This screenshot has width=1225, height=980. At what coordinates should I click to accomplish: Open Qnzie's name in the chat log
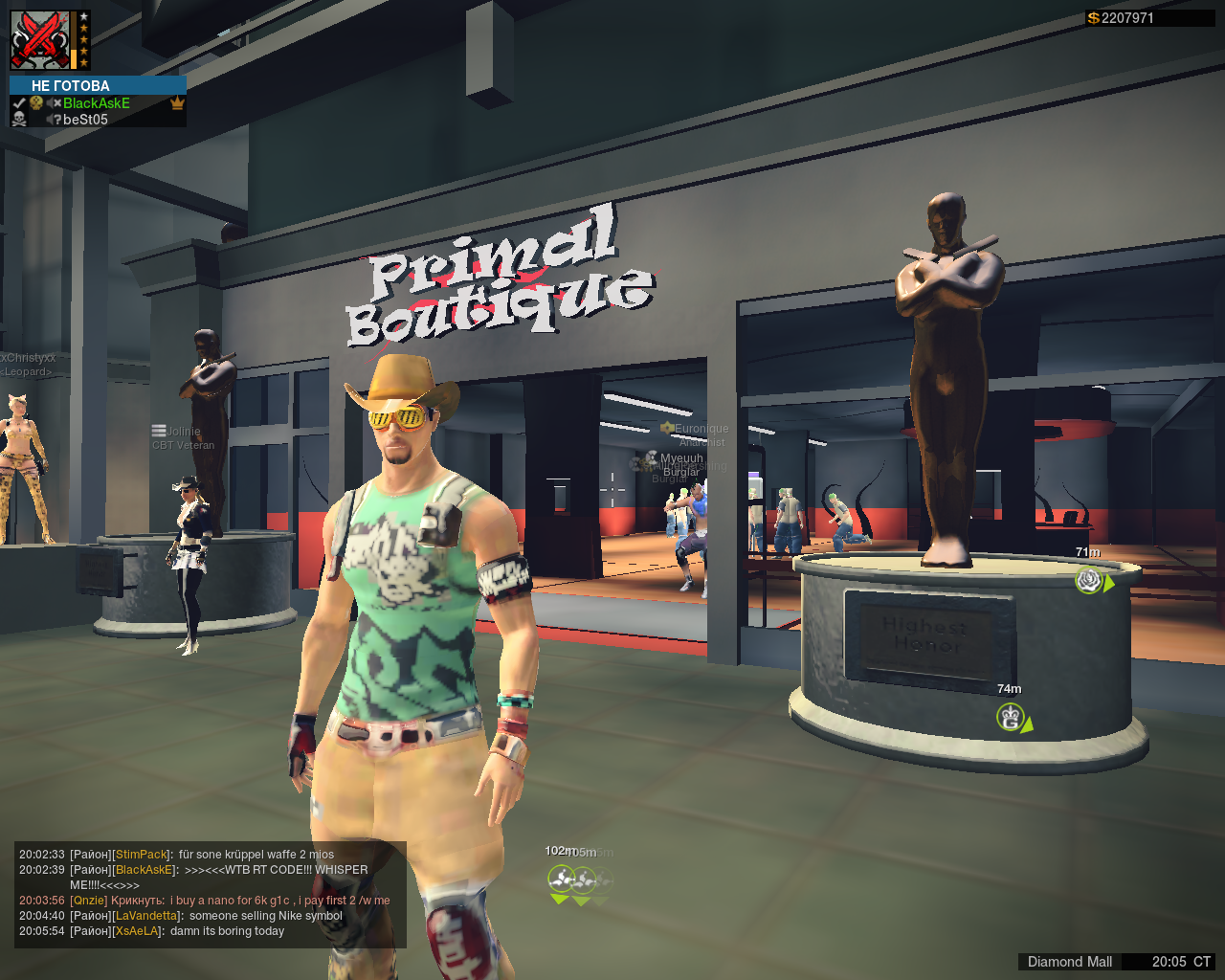coord(89,901)
